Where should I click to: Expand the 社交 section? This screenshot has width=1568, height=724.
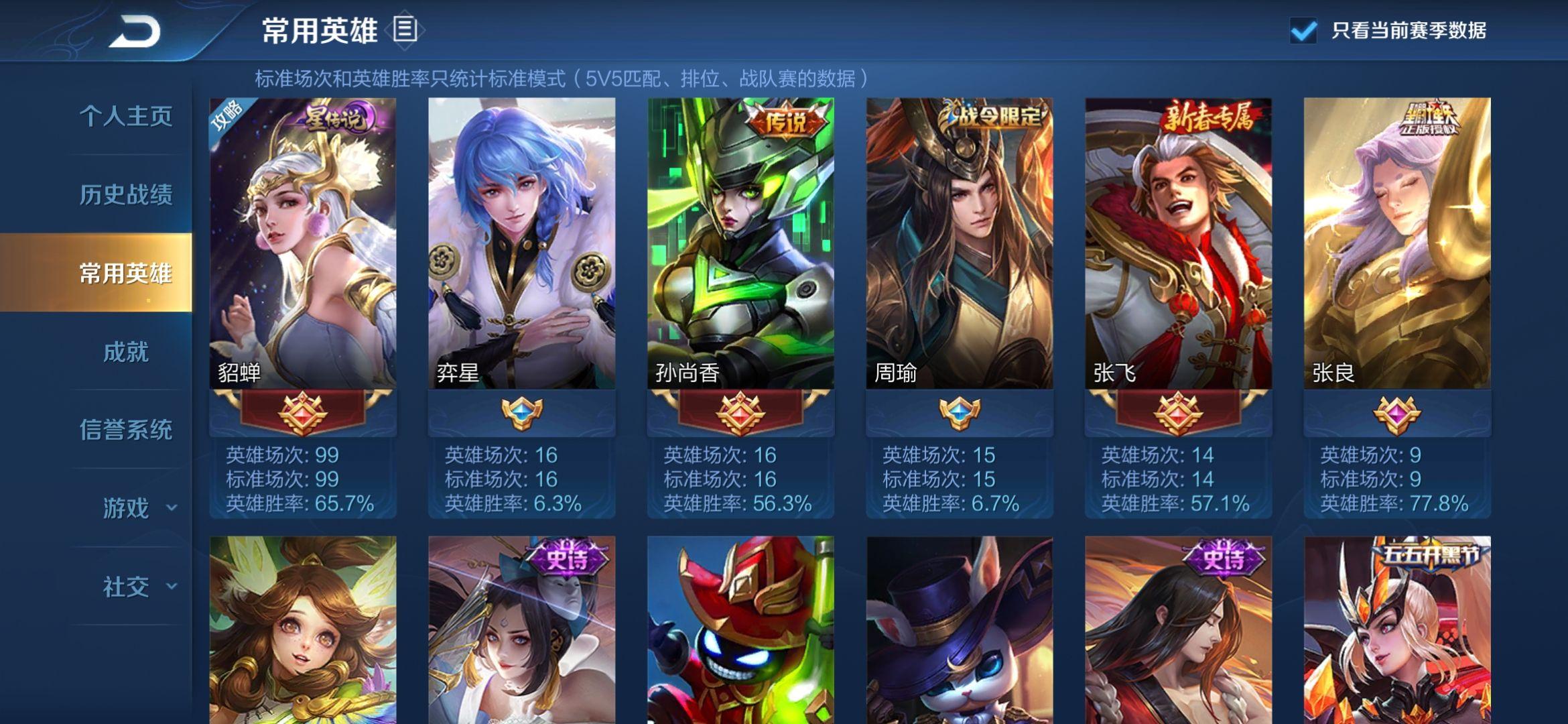coord(137,587)
